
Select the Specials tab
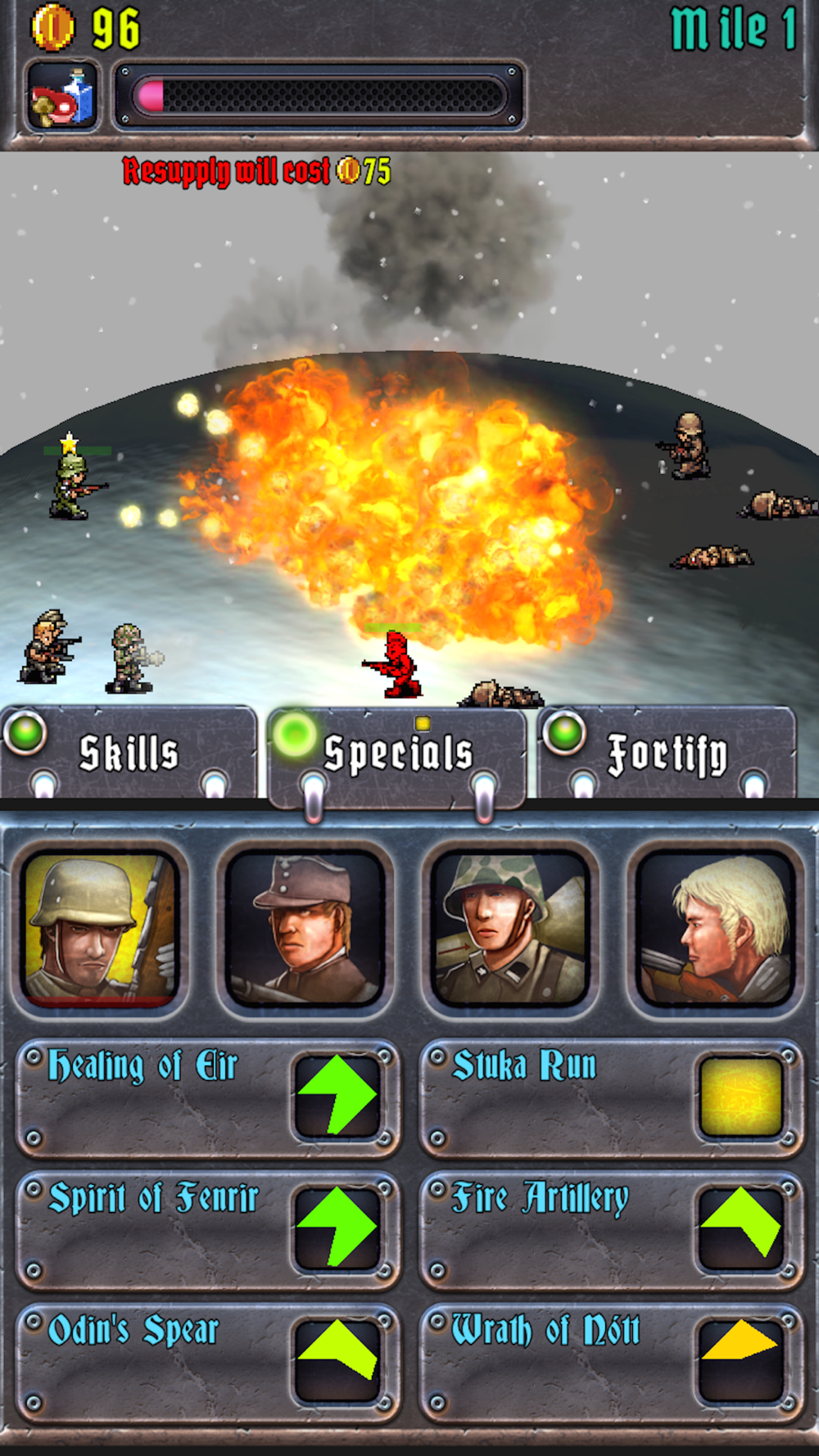(x=398, y=753)
